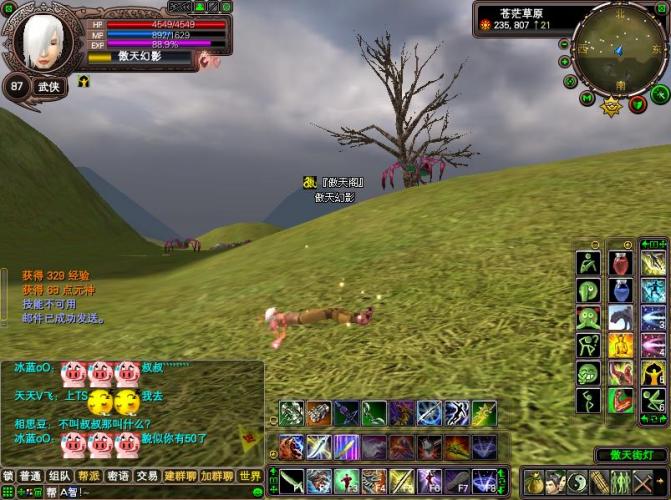Select the 组队 team chat tab
Screen dimensions: 671x500
point(60,476)
